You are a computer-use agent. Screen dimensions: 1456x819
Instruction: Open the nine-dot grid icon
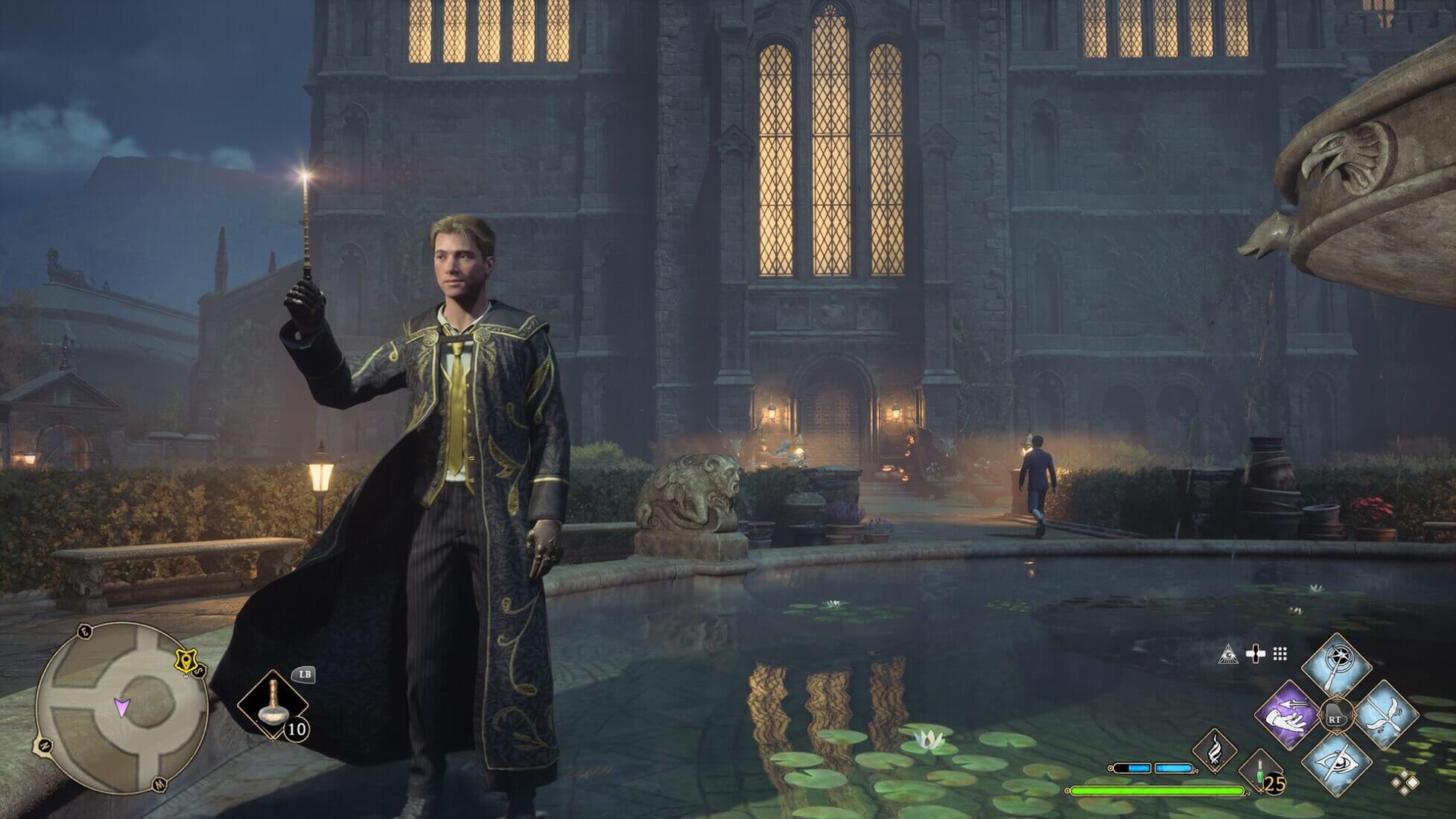point(1280,654)
